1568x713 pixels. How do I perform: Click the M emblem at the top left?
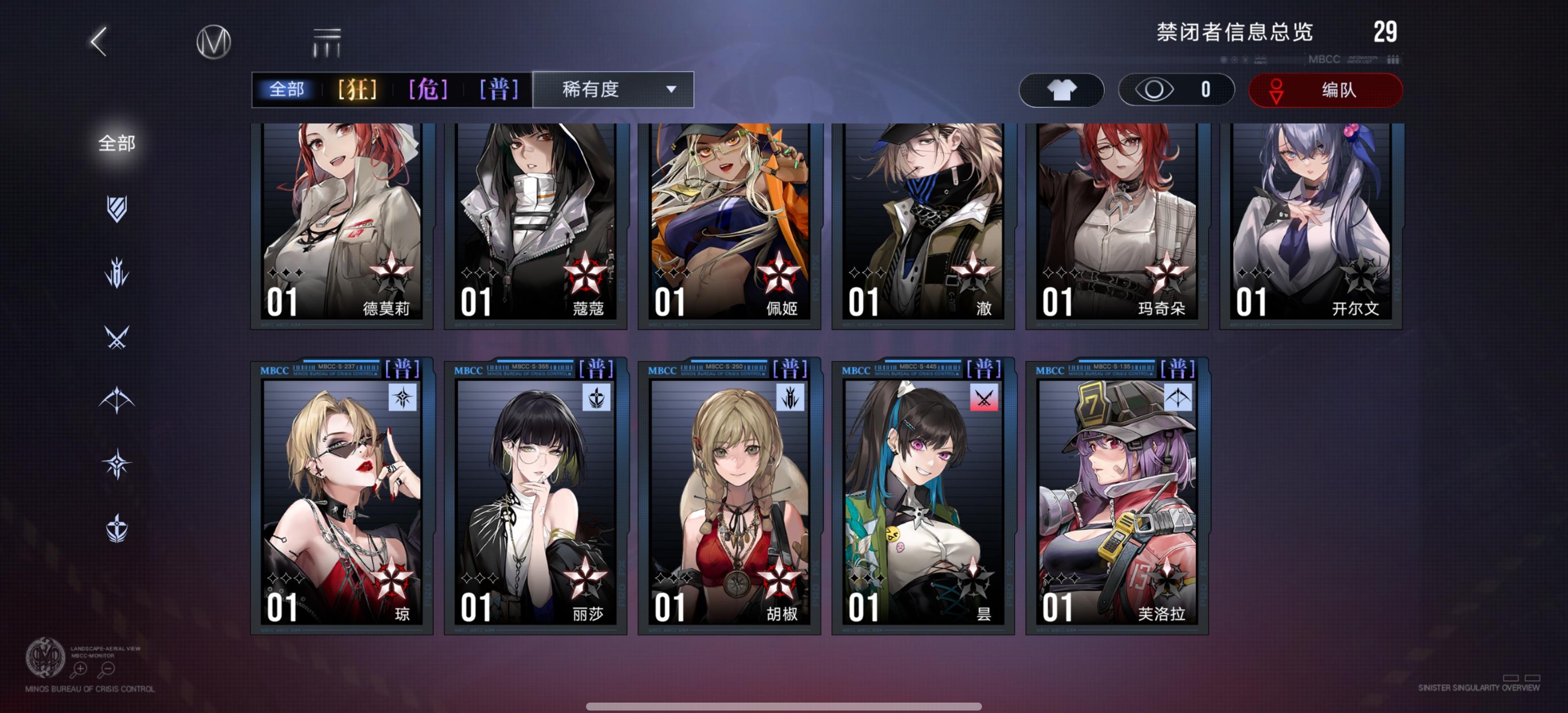[215, 42]
